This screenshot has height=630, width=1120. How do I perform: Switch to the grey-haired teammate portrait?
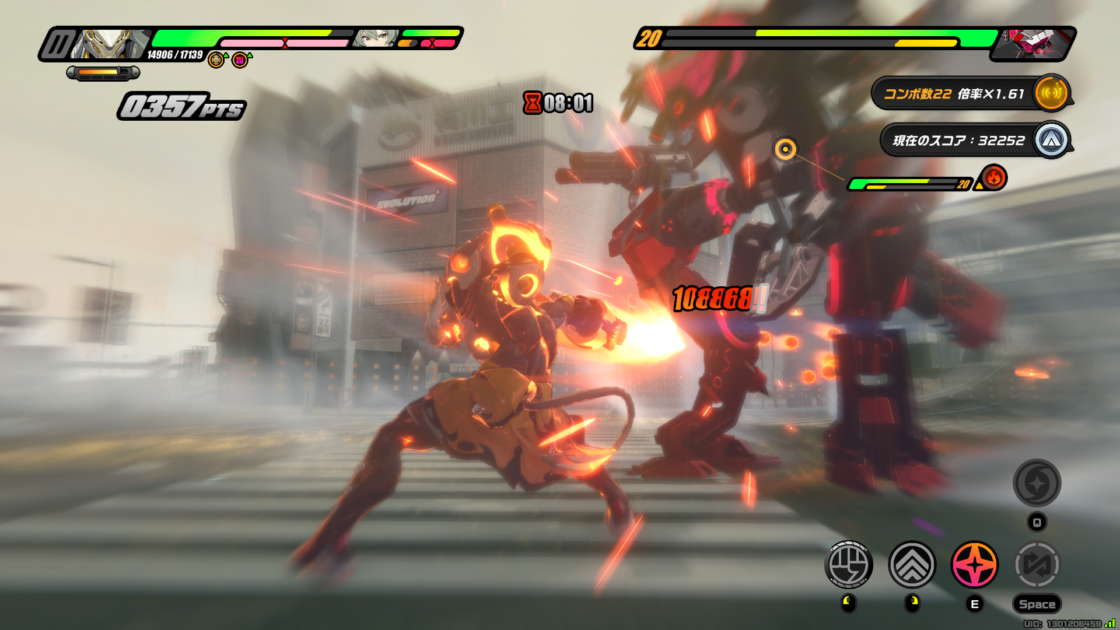coord(374,39)
